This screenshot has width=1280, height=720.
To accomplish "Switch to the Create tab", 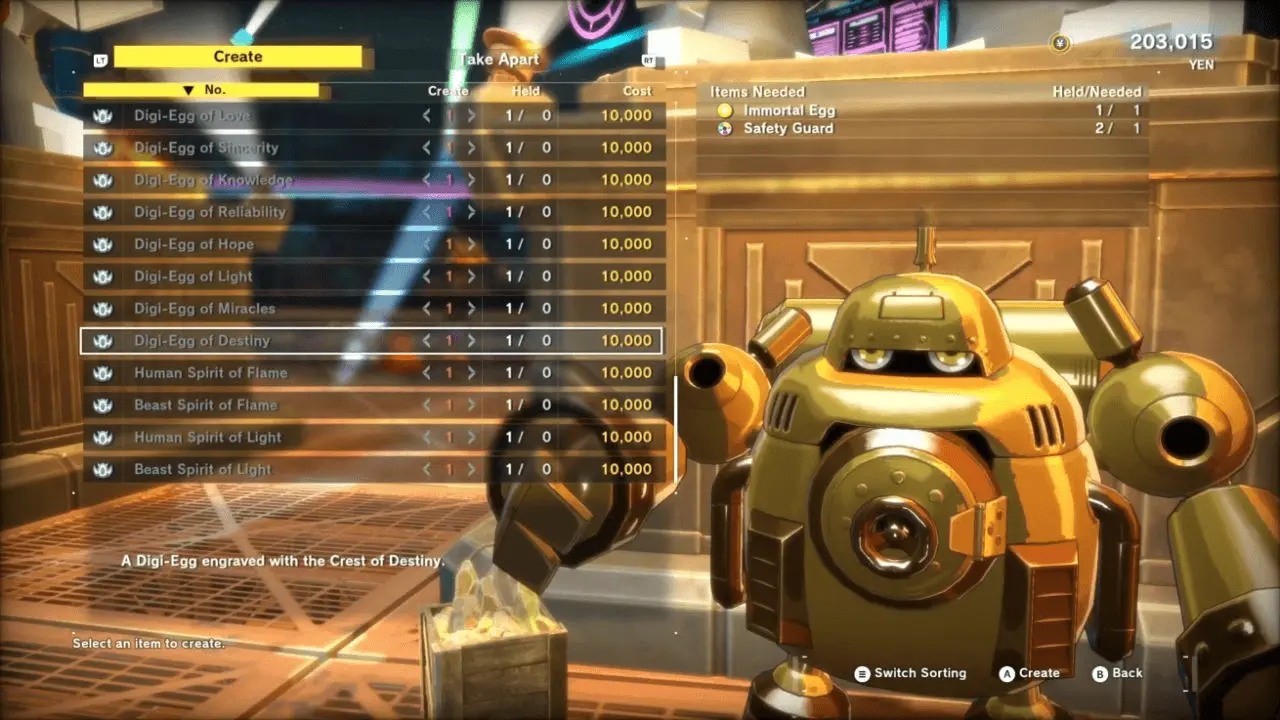I will point(238,57).
